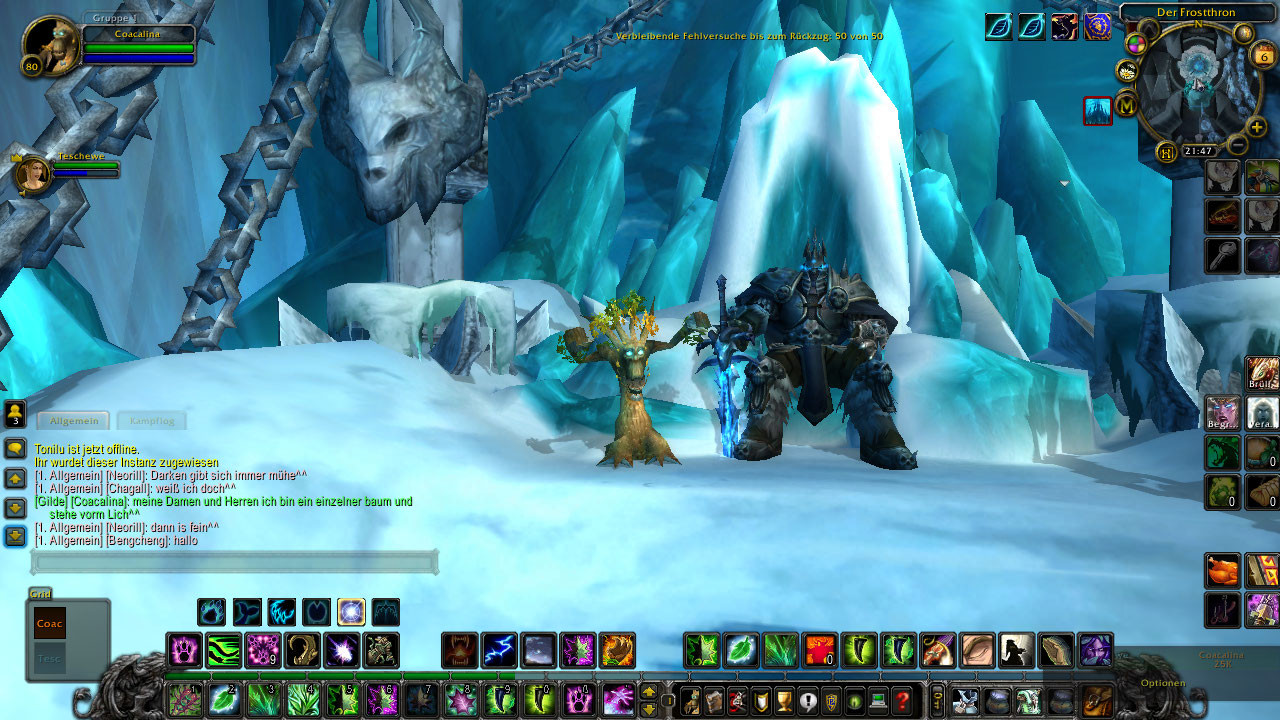Screen dimensions: 1280x720
Task: Target party member Teschewe's portrait
Action: 32,173
